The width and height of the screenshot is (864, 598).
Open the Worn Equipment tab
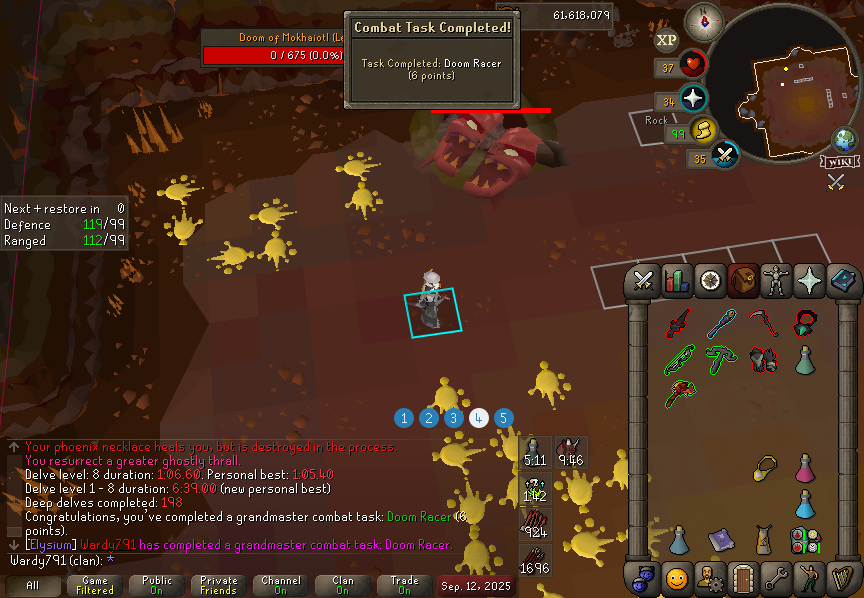pos(775,282)
